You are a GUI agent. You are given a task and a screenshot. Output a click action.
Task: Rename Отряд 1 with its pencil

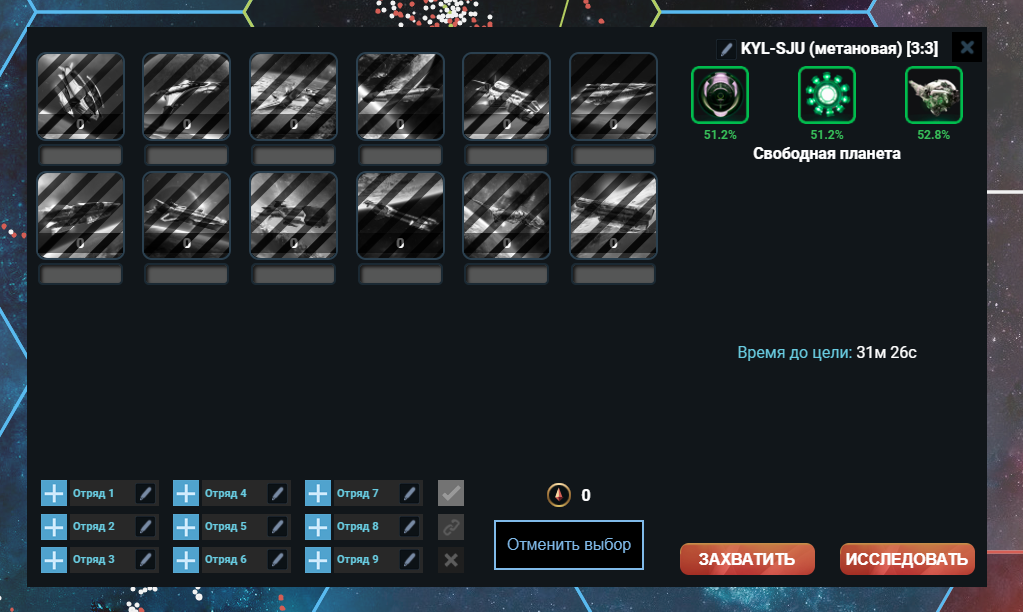coord(145,493)
